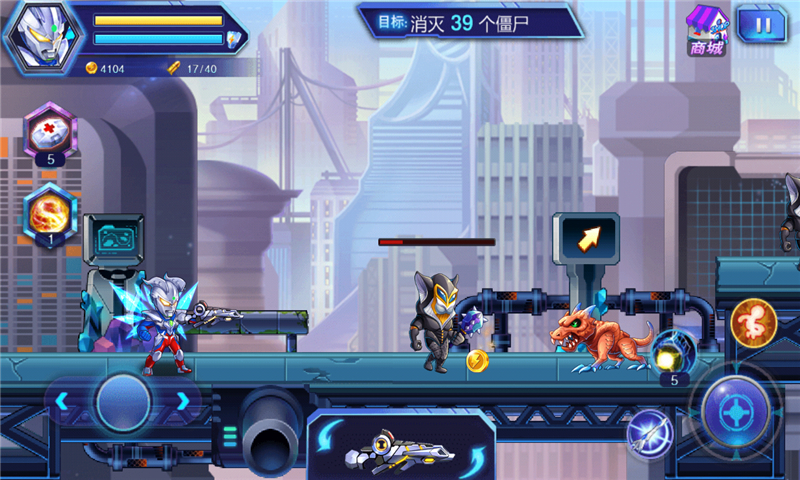The width and height of the screenshot is (800, 480).
Task: Open the 商城 shop
Action: (706, 30)
